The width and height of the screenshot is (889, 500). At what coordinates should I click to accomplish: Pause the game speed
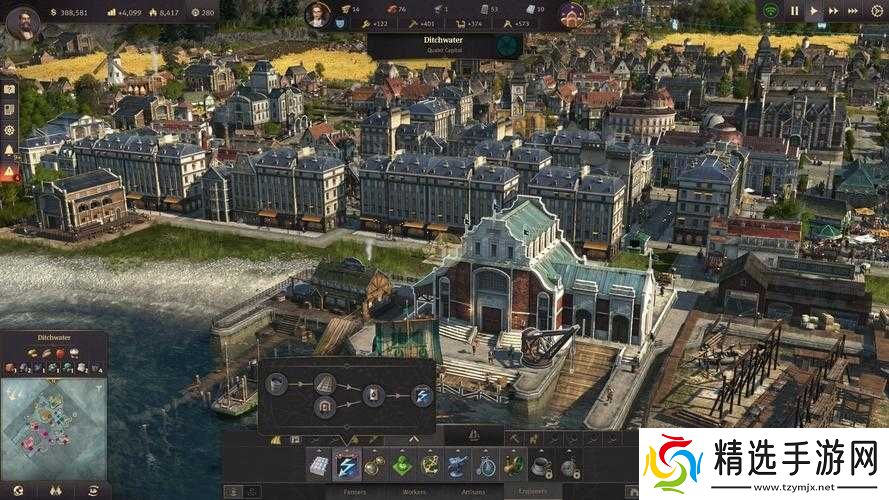coord(795,11)
